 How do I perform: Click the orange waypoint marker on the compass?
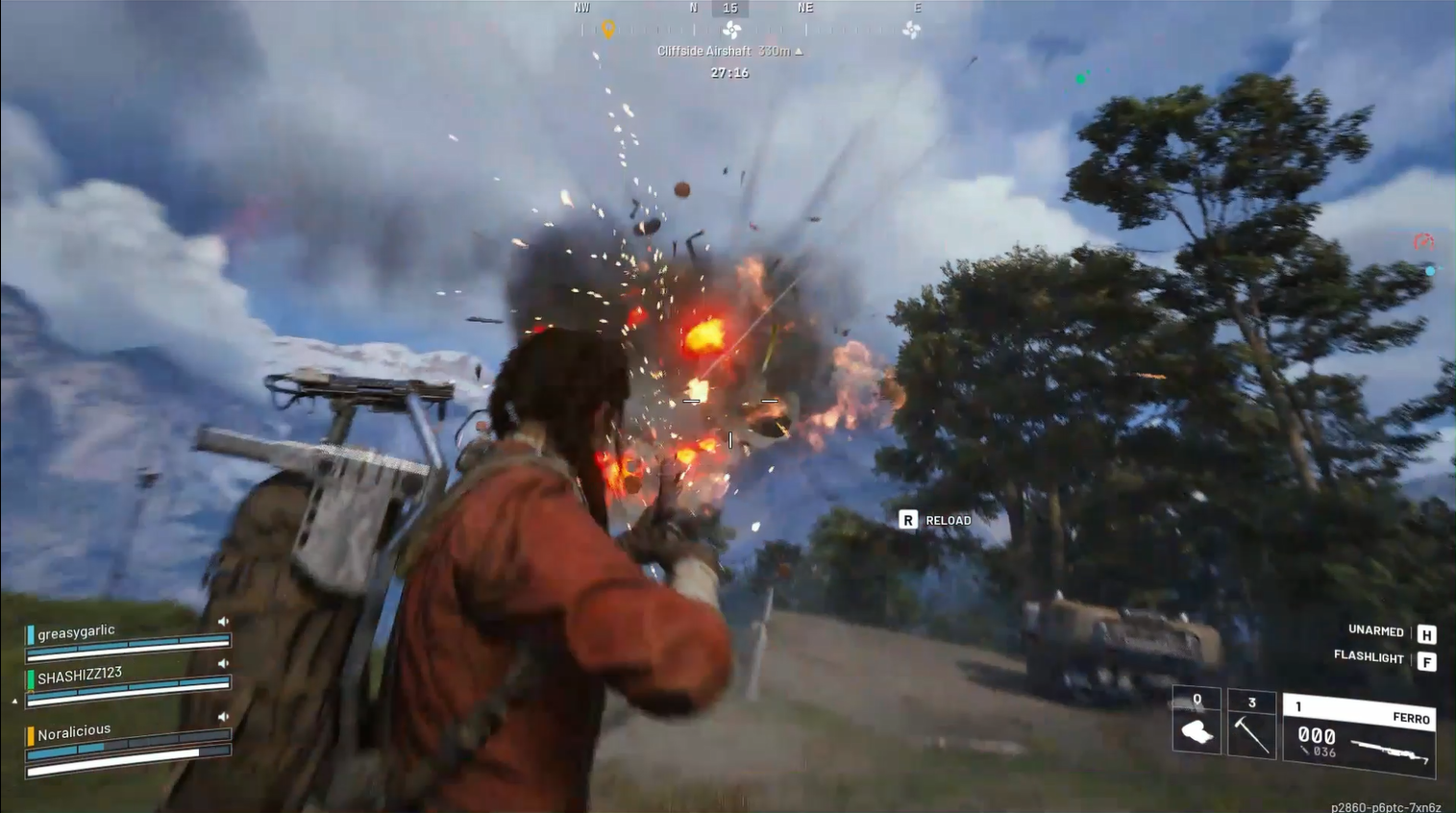click(x=609, y=28)
